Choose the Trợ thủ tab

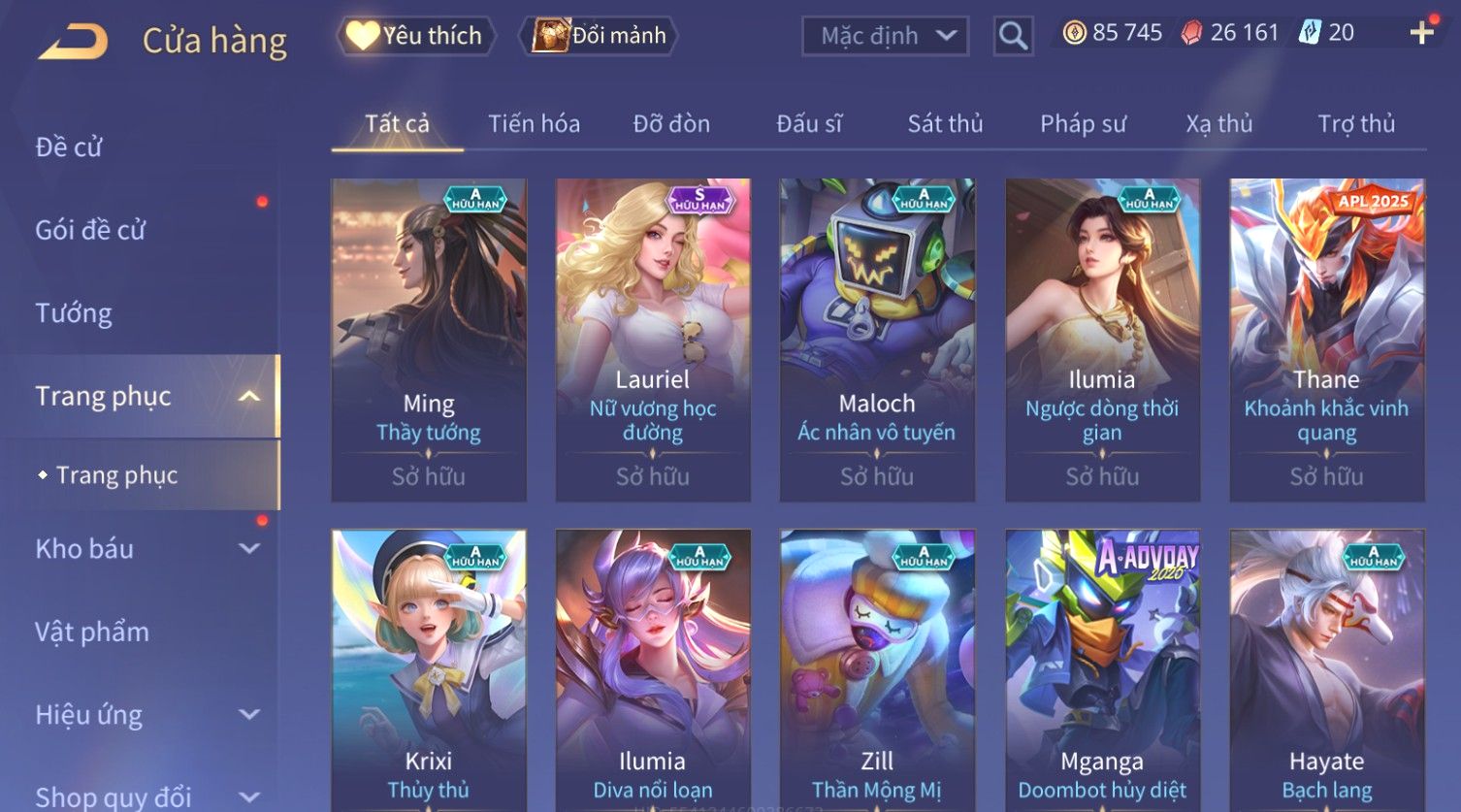[x=1355, y=124]
